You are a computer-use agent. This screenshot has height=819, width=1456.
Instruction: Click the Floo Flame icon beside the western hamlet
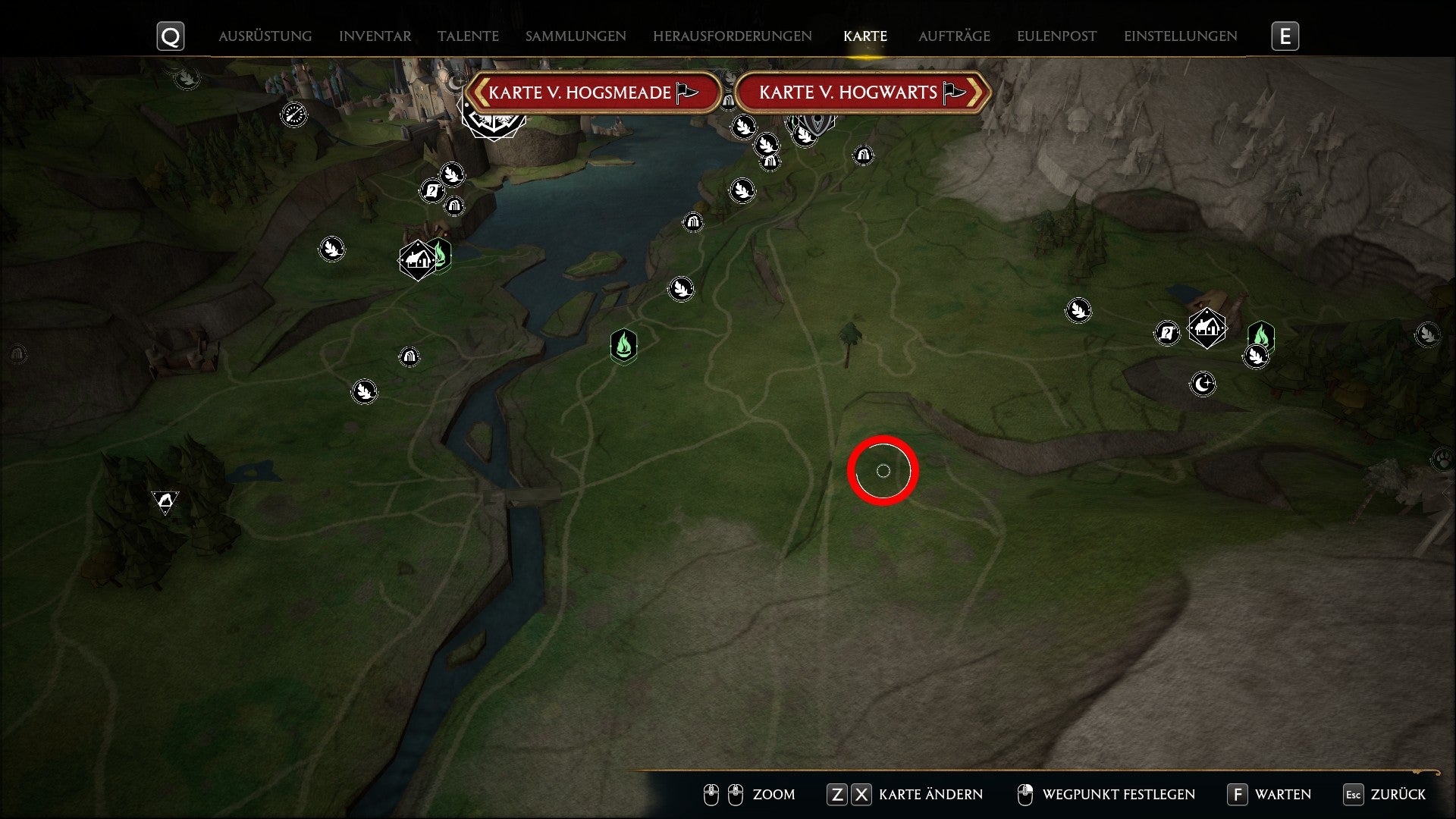point(440,256)
